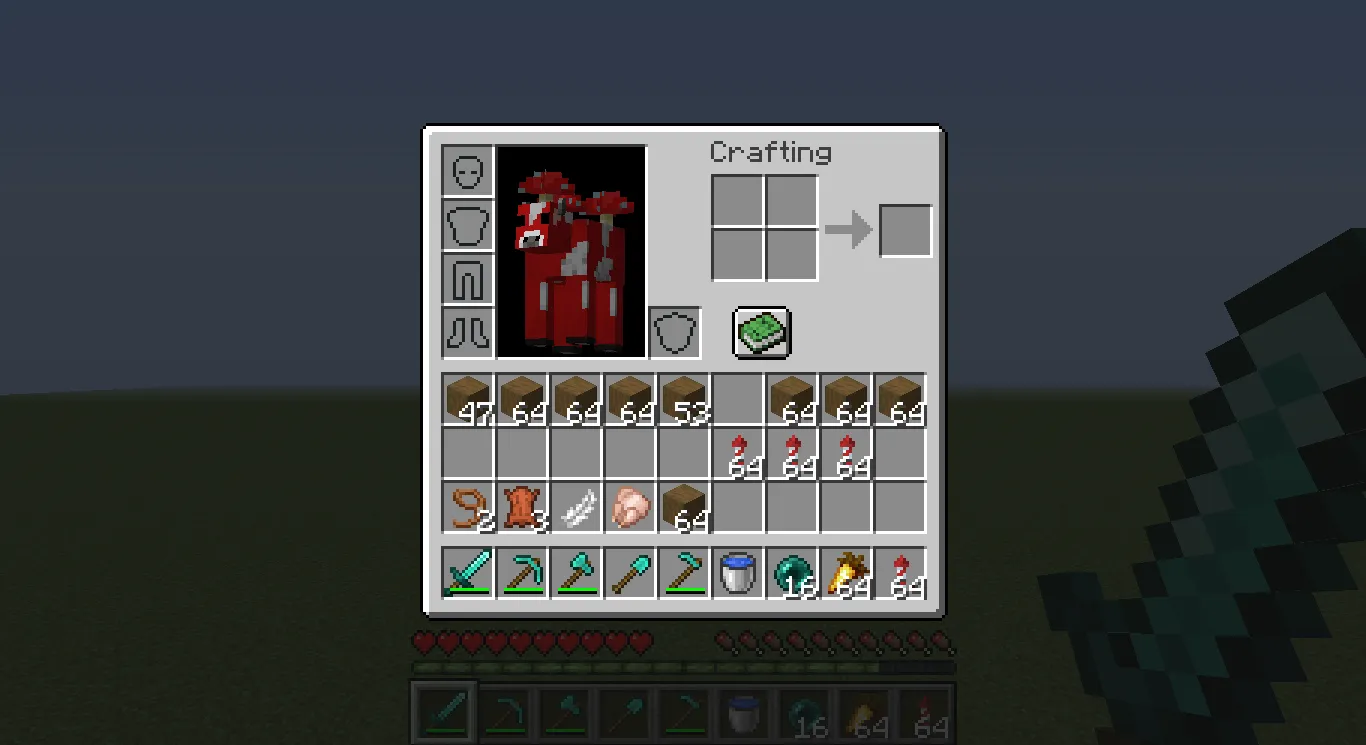Click the leggings armor slot
The width and height of the screenshot is (1366, 745).
point(466,280)
